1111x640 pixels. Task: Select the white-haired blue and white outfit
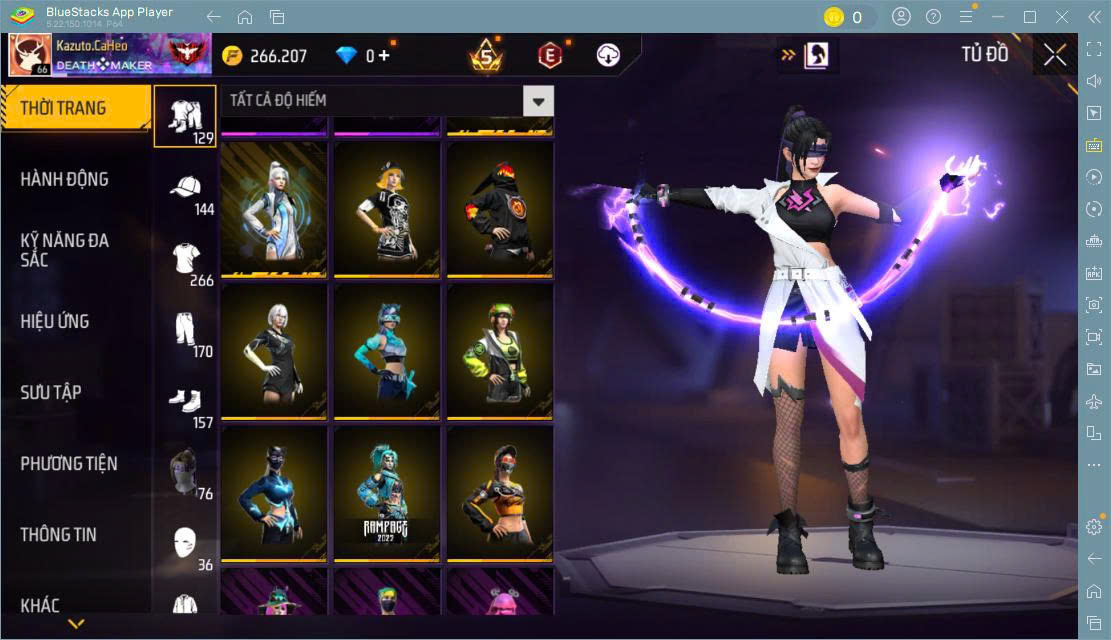point(273,208)
